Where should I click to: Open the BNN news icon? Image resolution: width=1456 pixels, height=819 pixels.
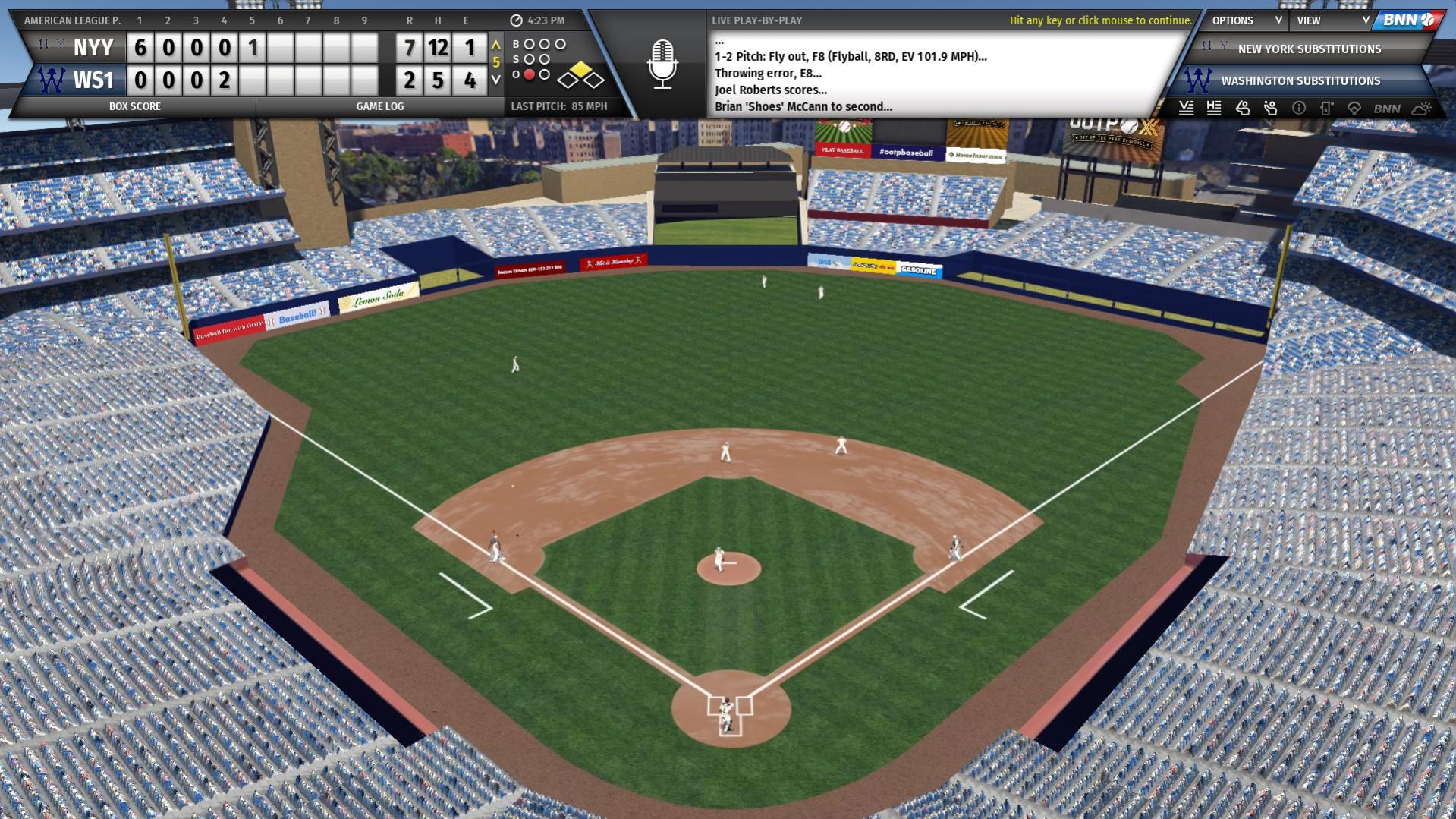pos(1386,109)
